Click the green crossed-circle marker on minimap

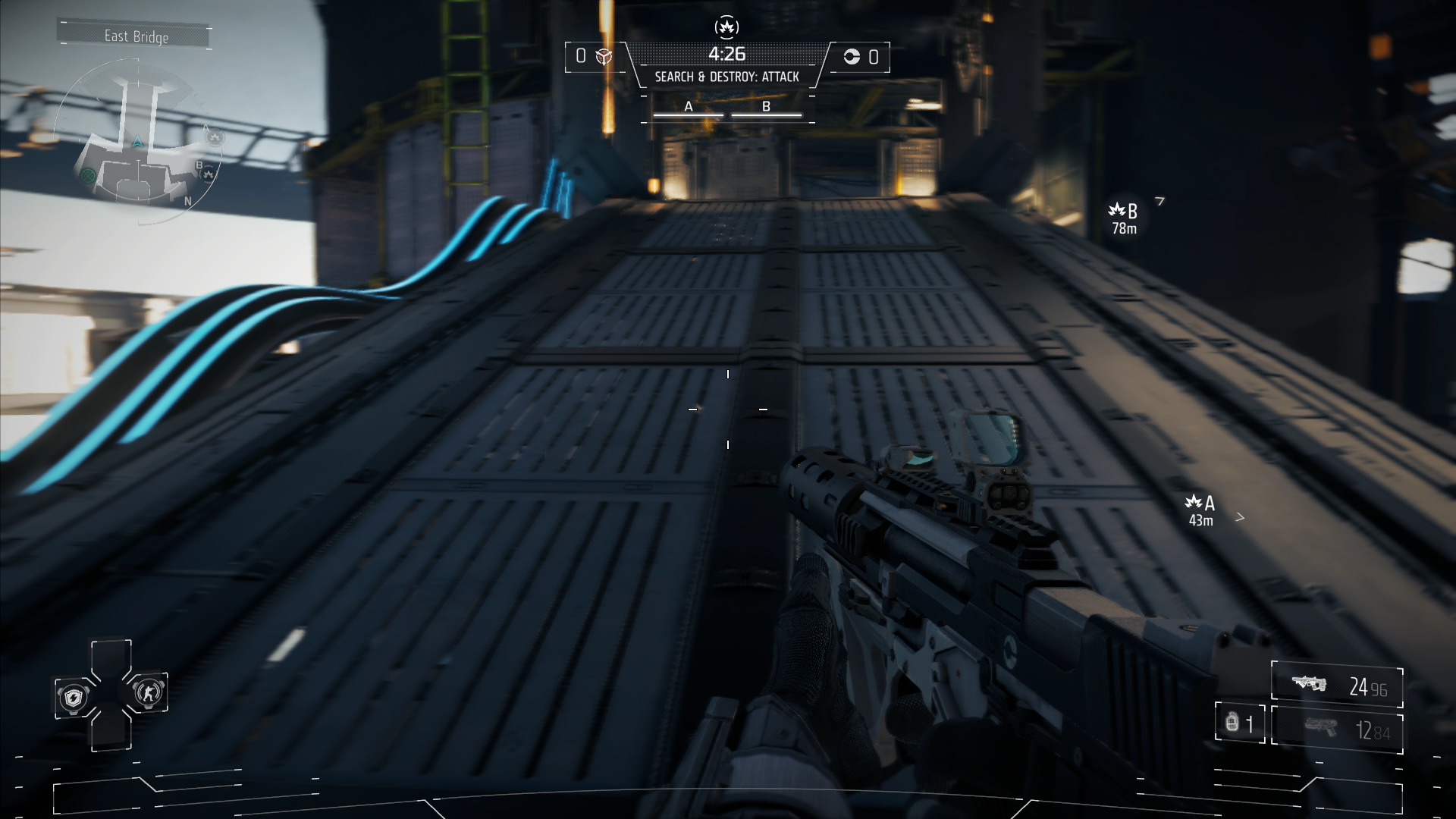87,176
